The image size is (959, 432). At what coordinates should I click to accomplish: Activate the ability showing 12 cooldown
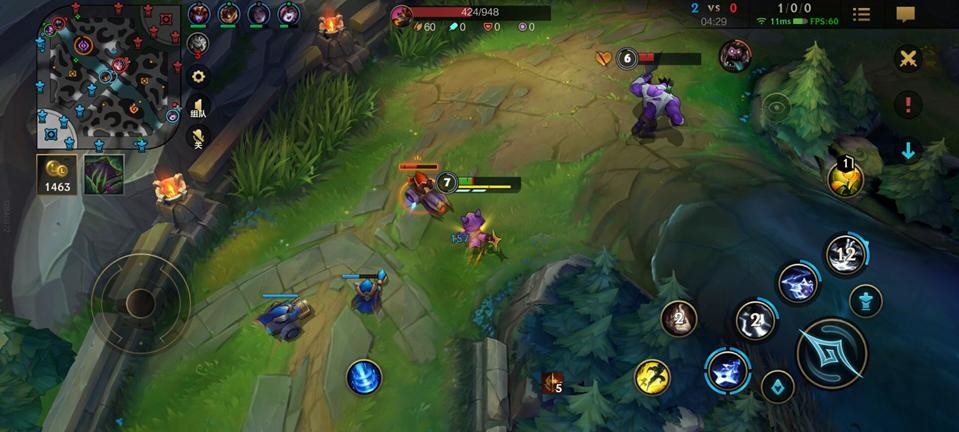click(x=846, y=255)
